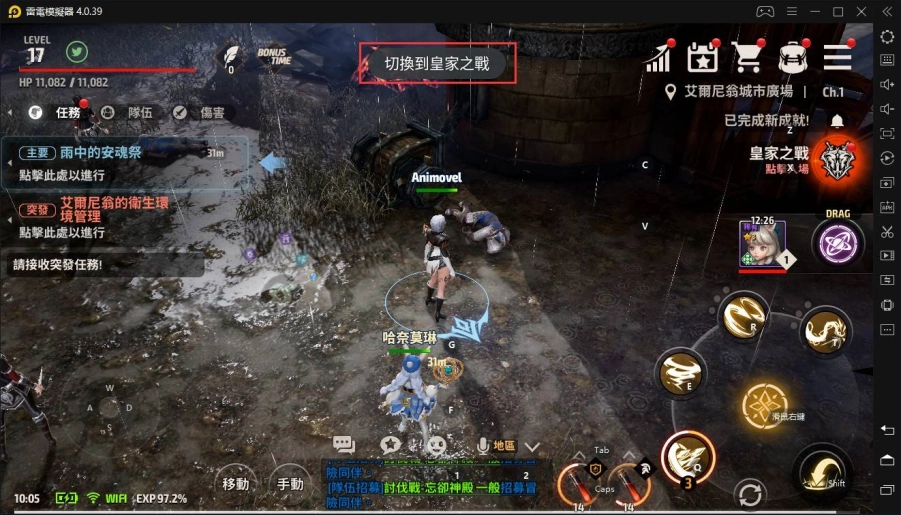Viewport: 901px width, 515px height.
Task: Click the Twitter bird icon
Action: [x=77, y=51]
